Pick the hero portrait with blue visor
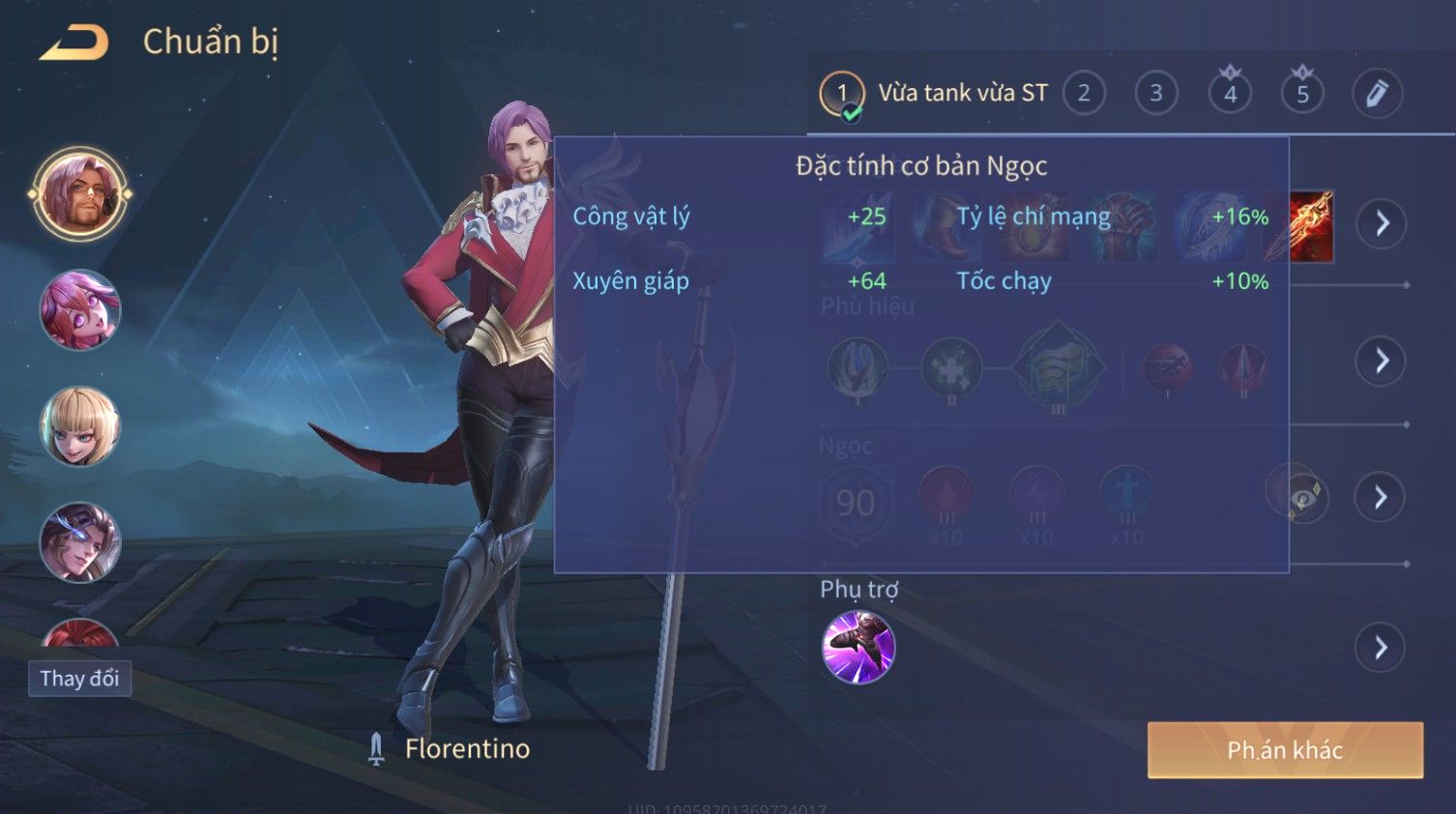 (80, 542)
